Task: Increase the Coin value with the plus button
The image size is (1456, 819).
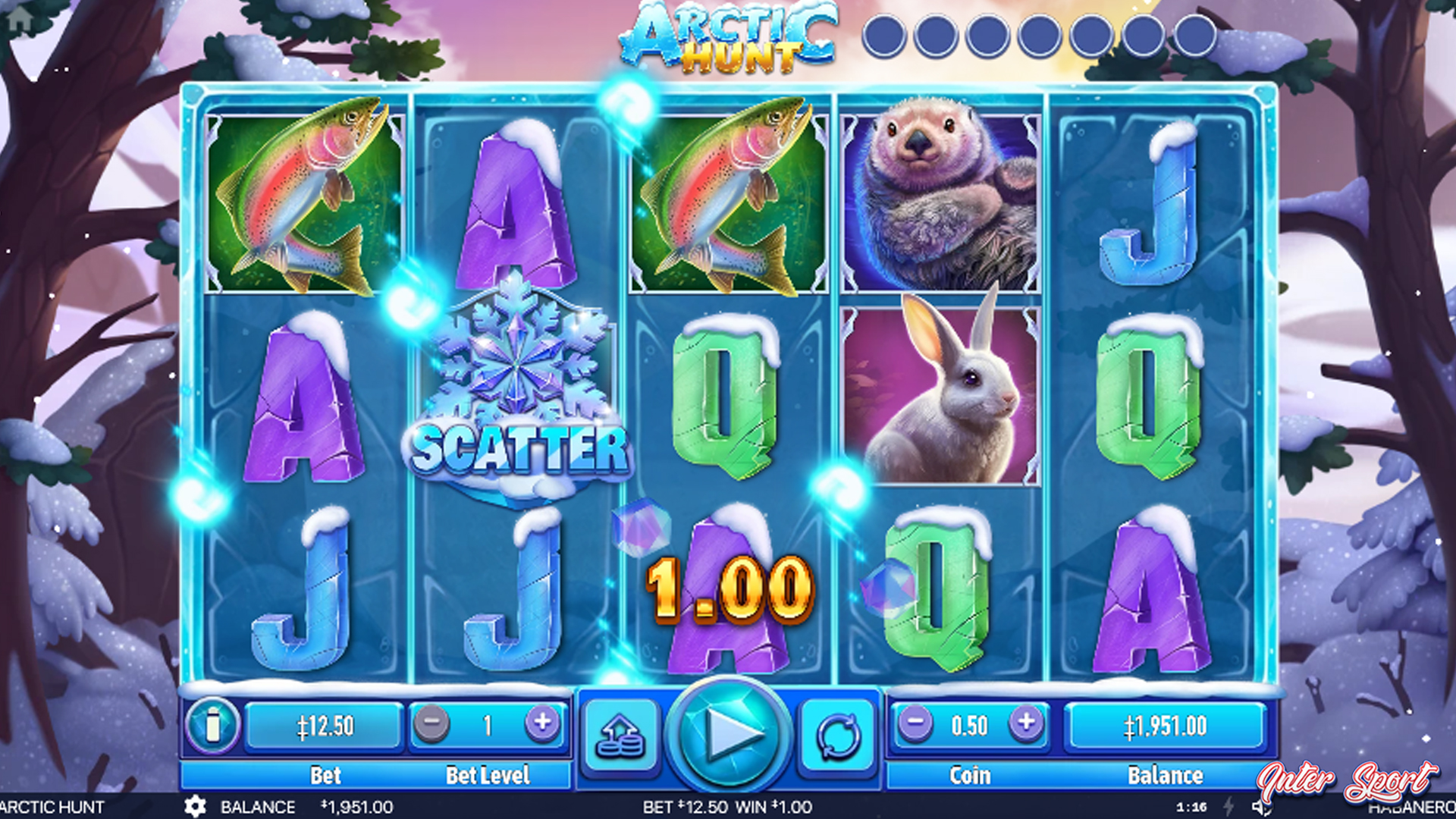Action: coord(1028,722)
